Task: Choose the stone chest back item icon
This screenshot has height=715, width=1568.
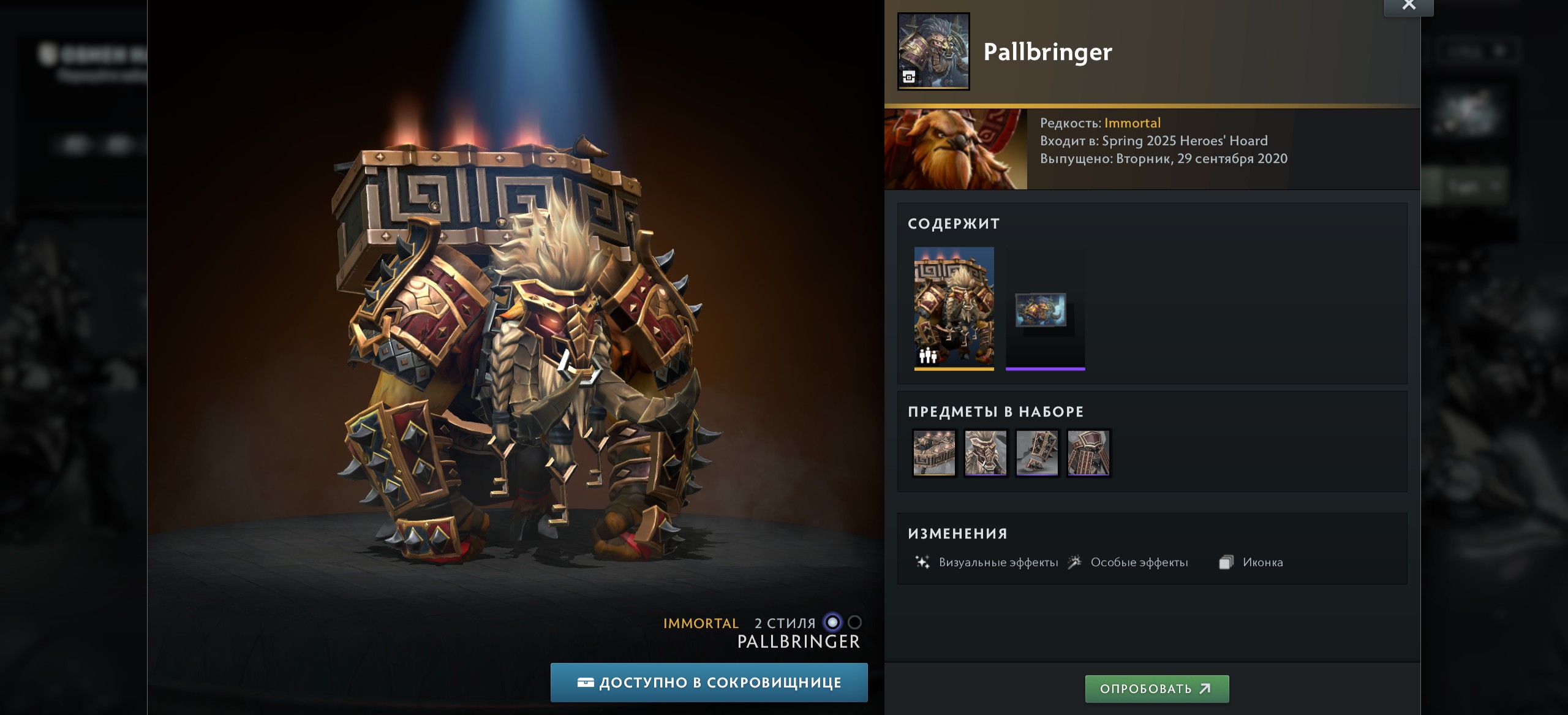Action: pyautogui.click(x=934, y=453)
